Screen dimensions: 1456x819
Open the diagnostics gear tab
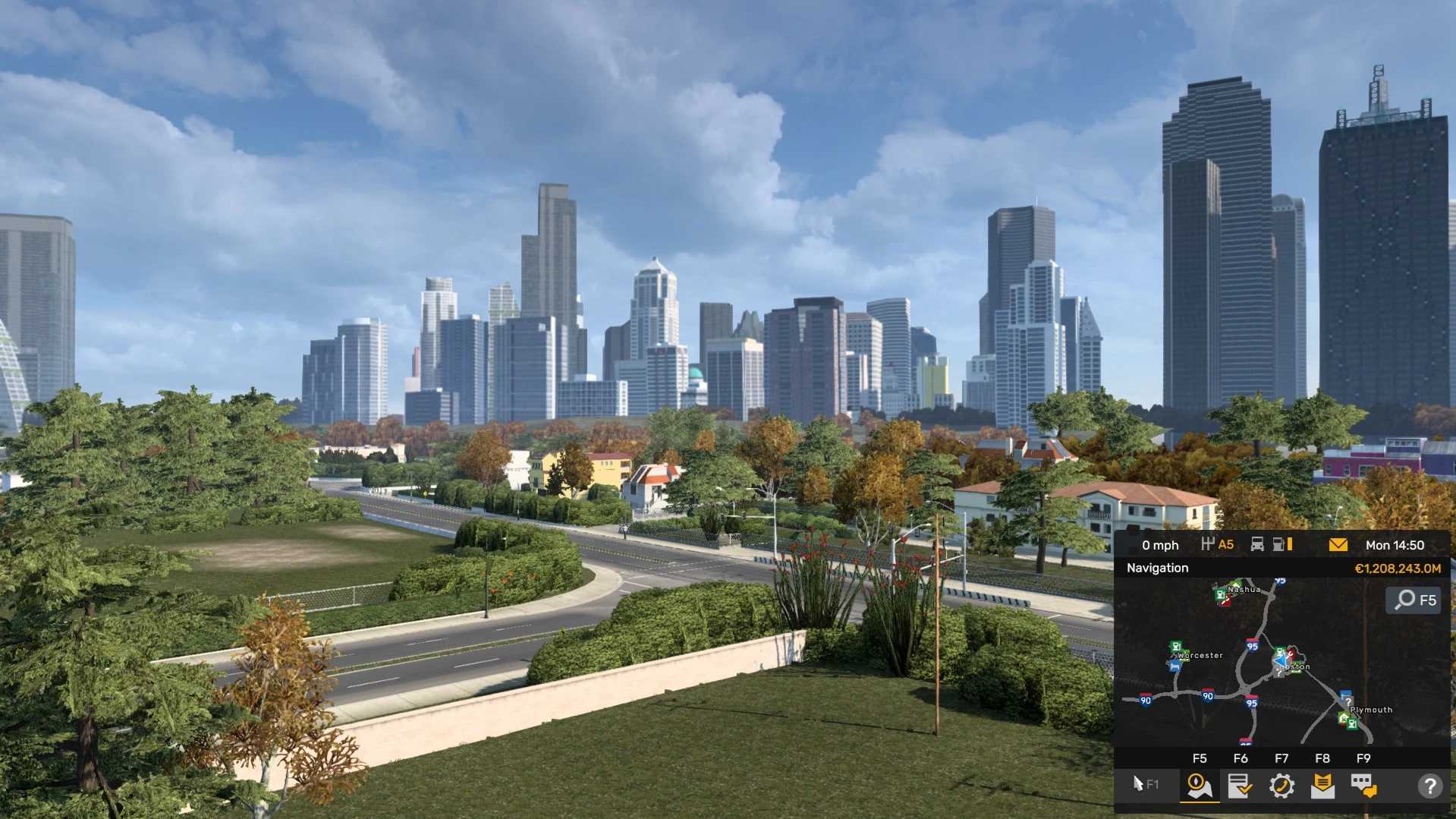[1281, 786]
